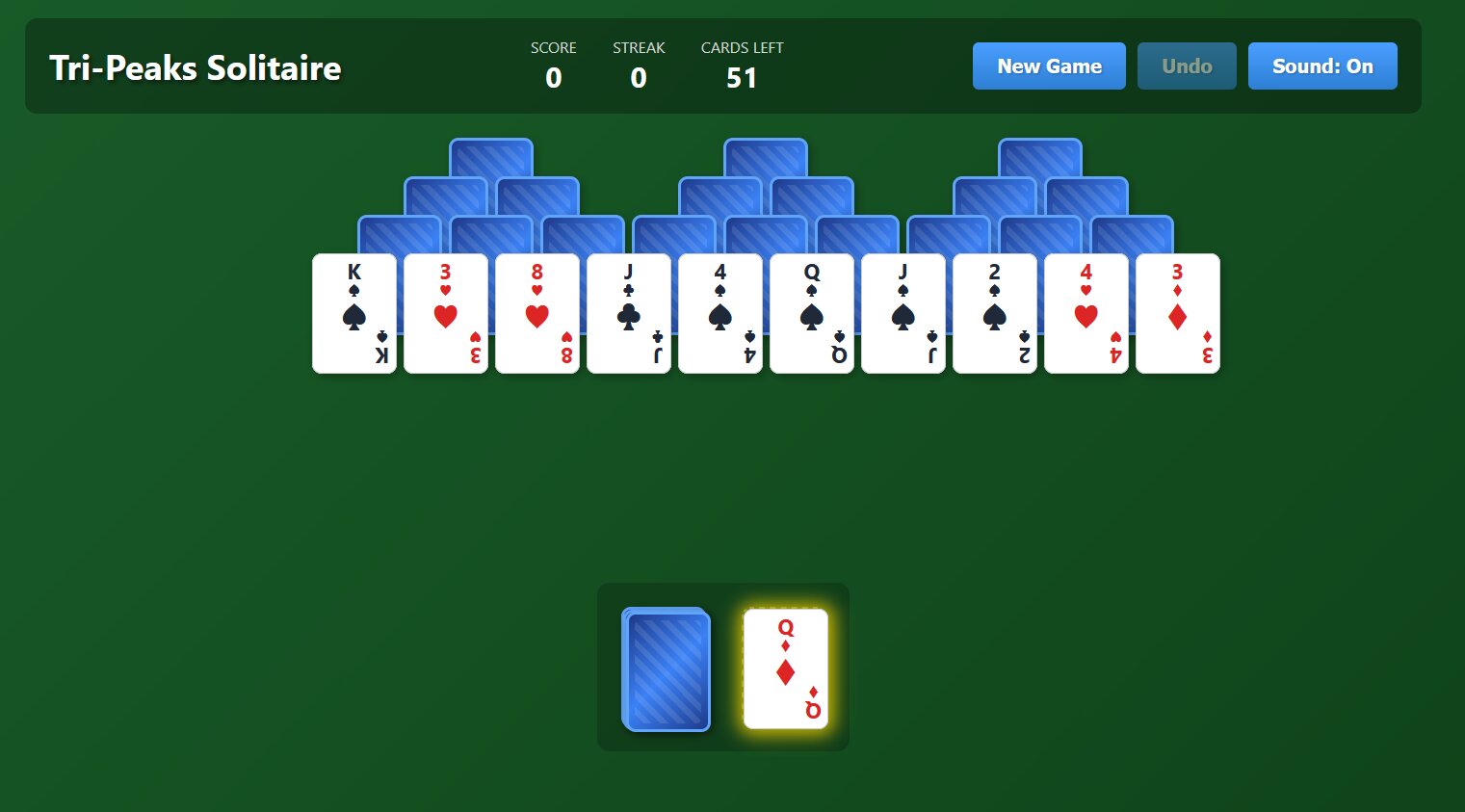Pick the 4 of Hearts card
Screen dimensions: 1465x812
click(1086, 313)
